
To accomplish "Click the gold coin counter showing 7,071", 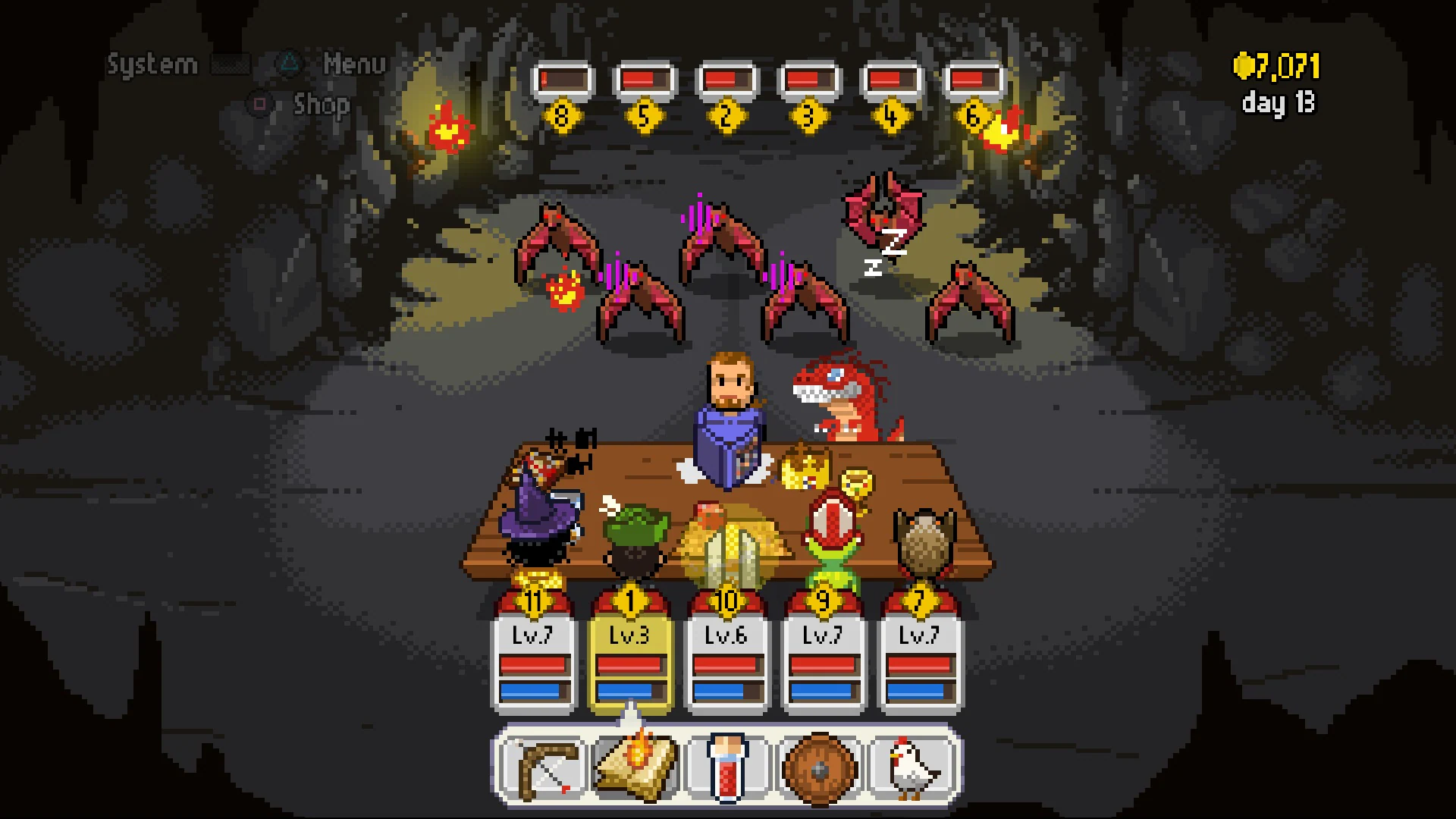I will coord(1276,67).
